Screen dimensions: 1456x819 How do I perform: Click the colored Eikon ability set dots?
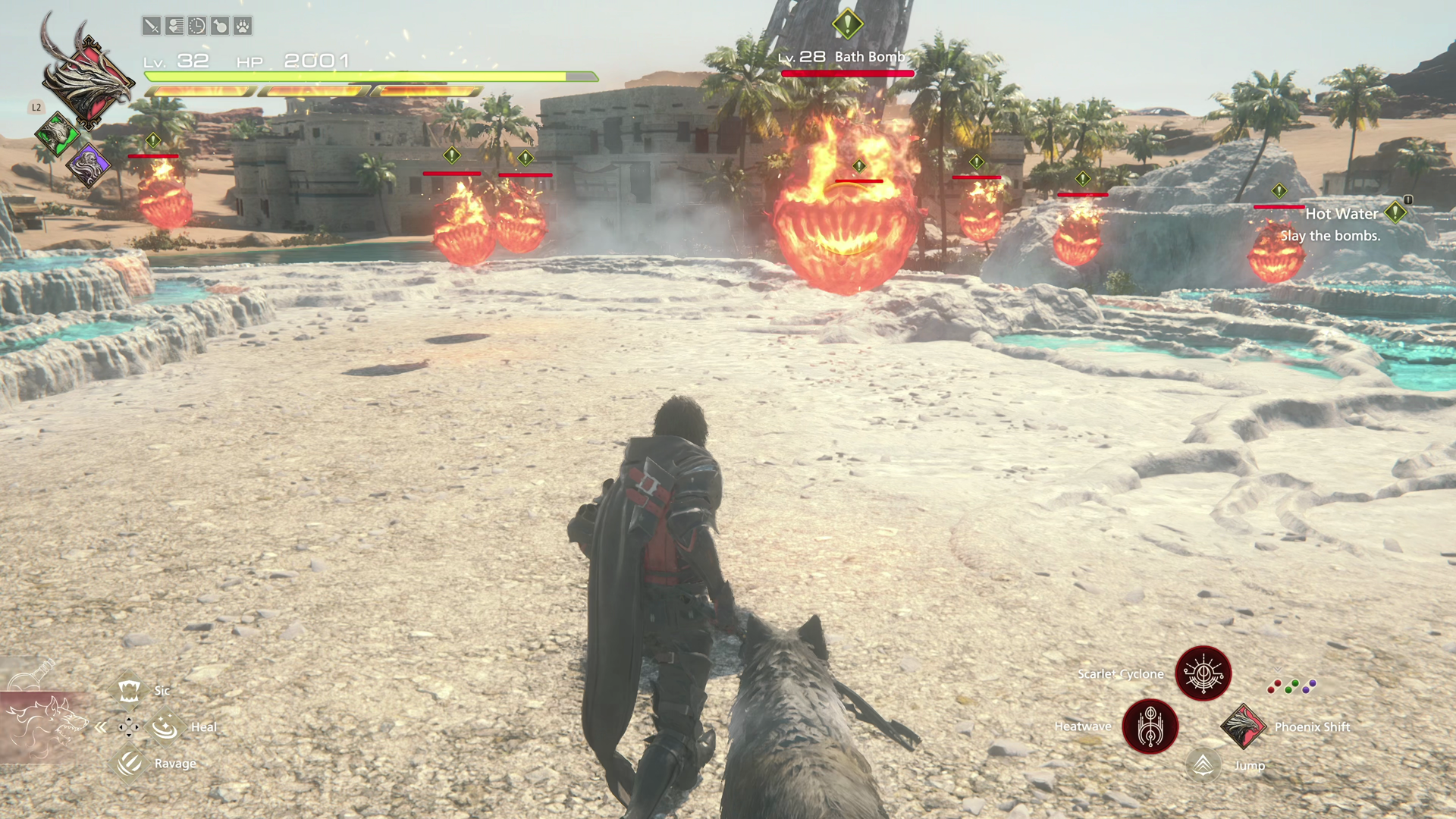[x=1292, y=686]
